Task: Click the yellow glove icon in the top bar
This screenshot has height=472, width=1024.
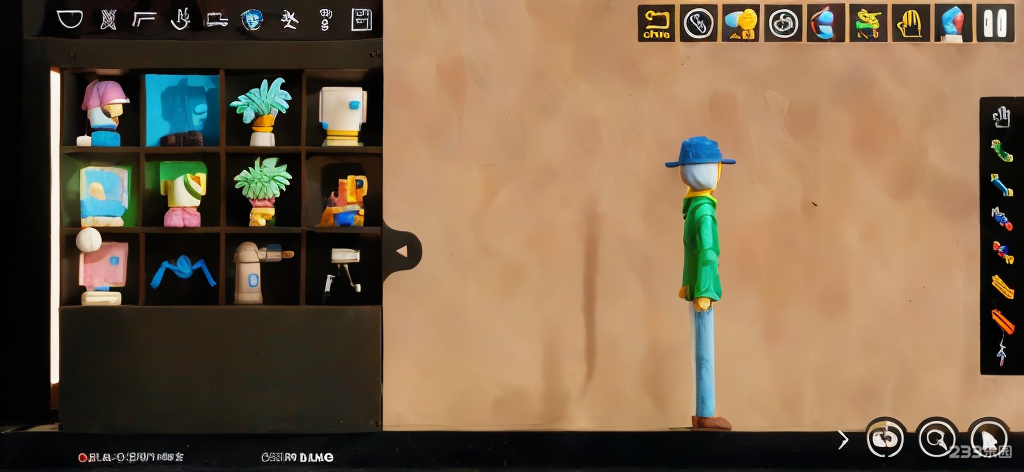Action: pos(910,23)
